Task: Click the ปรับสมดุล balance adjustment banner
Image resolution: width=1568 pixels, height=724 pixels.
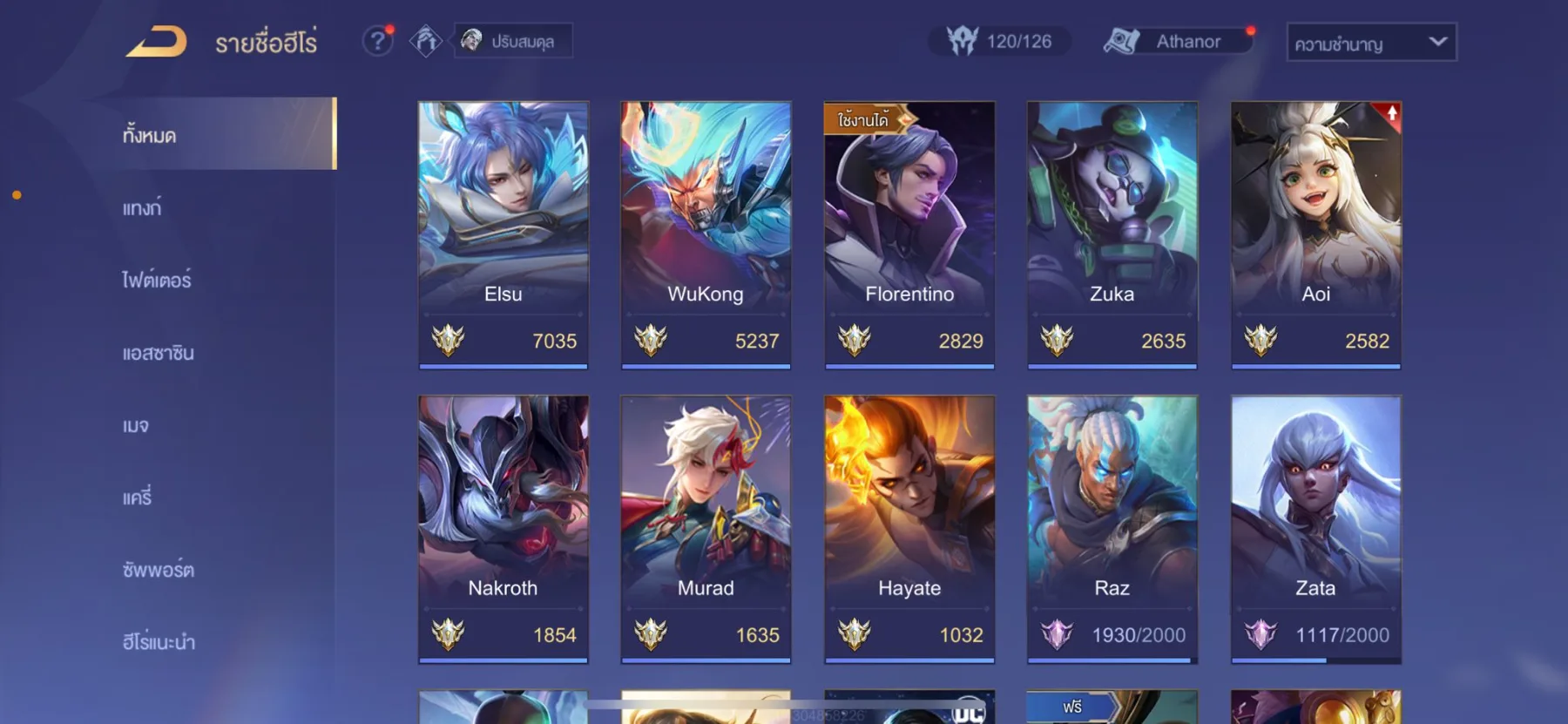Action: click(x=512, y=41)
